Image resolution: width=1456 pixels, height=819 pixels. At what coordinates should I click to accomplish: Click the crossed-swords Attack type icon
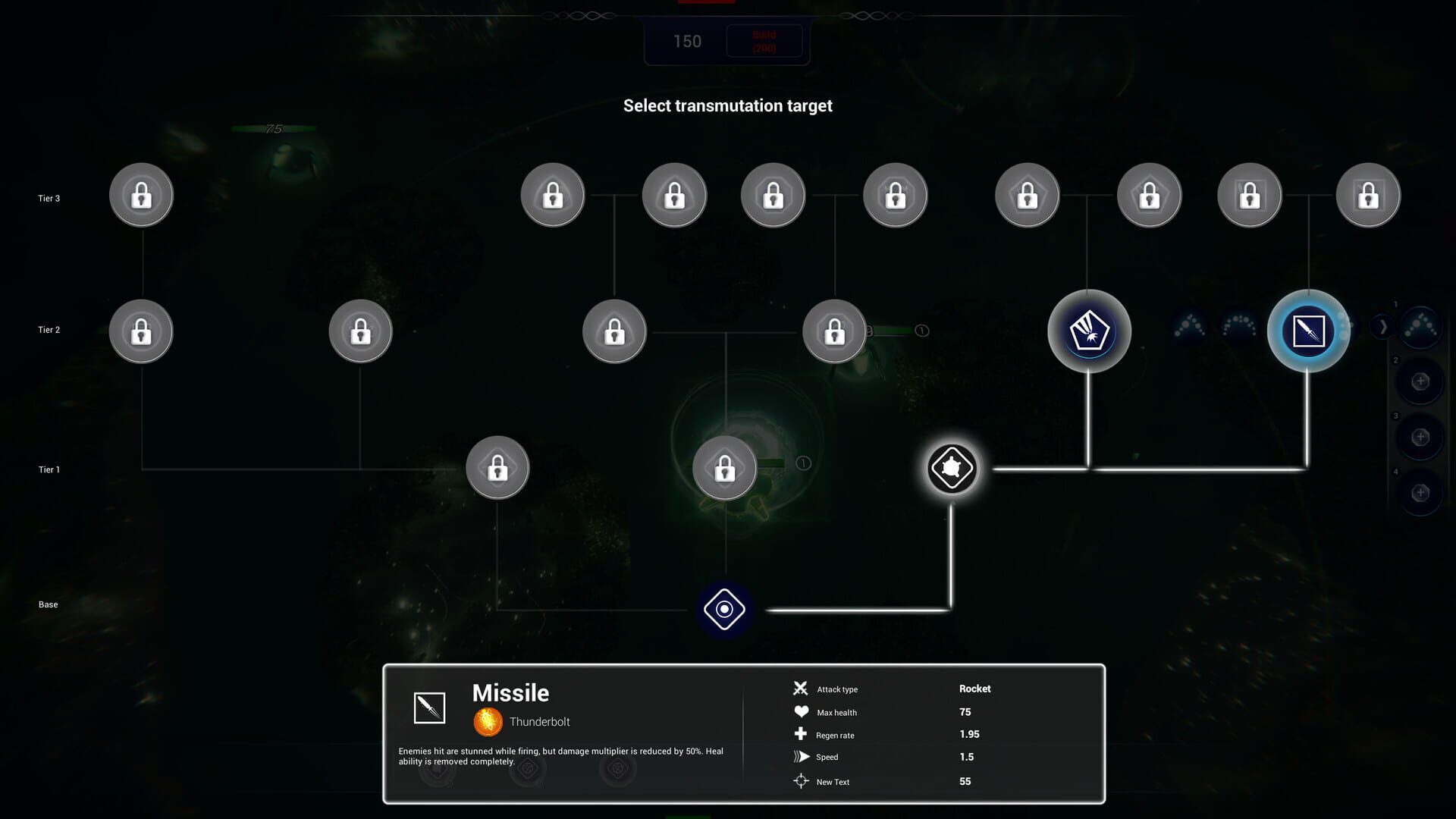pyautogui.click(x=802, y=689)
